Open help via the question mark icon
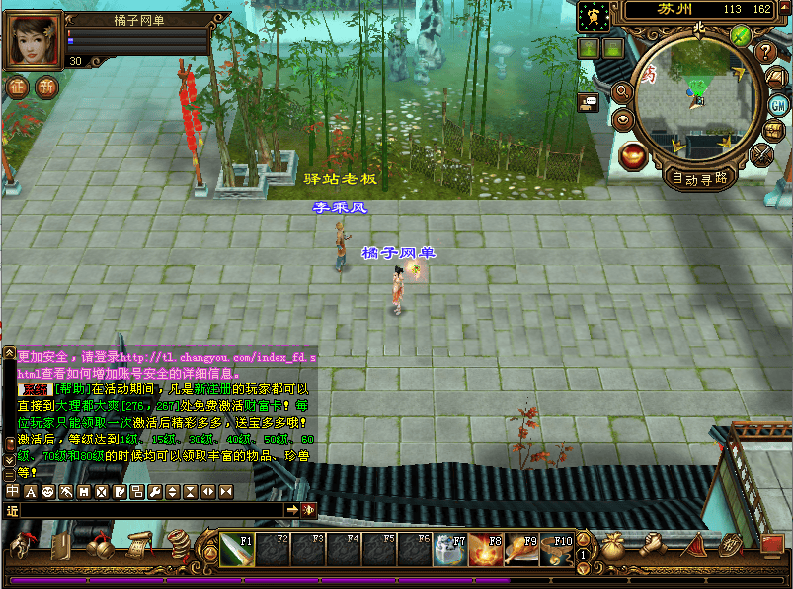This screenshot has height=589, width=793. tap(766, 52)
